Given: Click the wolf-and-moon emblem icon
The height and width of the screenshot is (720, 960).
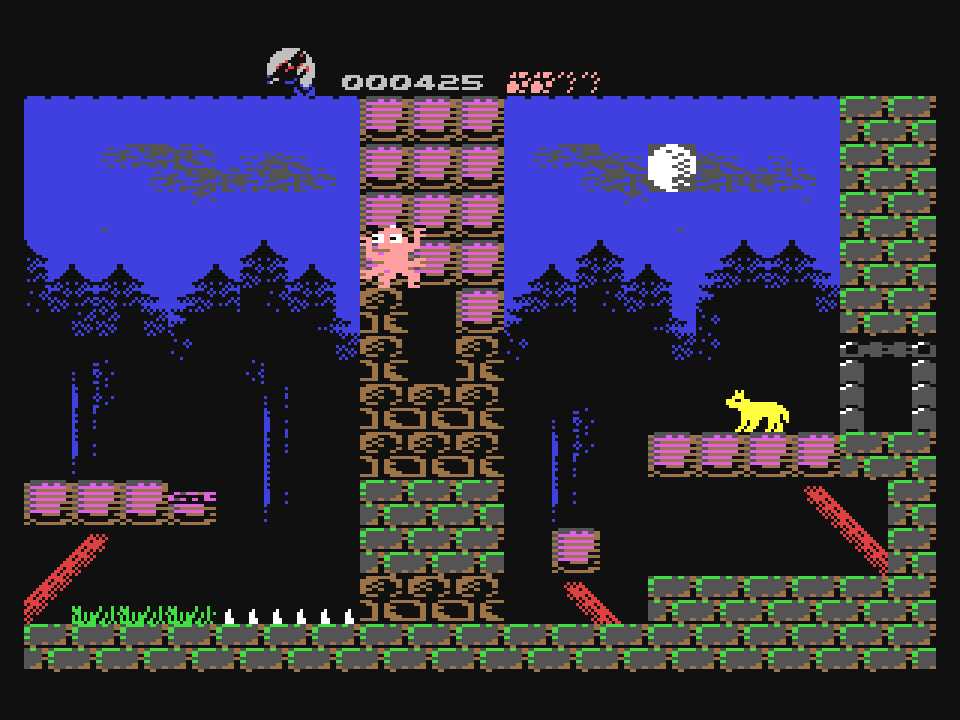Looking at the screenshot, I should (291, 71).
